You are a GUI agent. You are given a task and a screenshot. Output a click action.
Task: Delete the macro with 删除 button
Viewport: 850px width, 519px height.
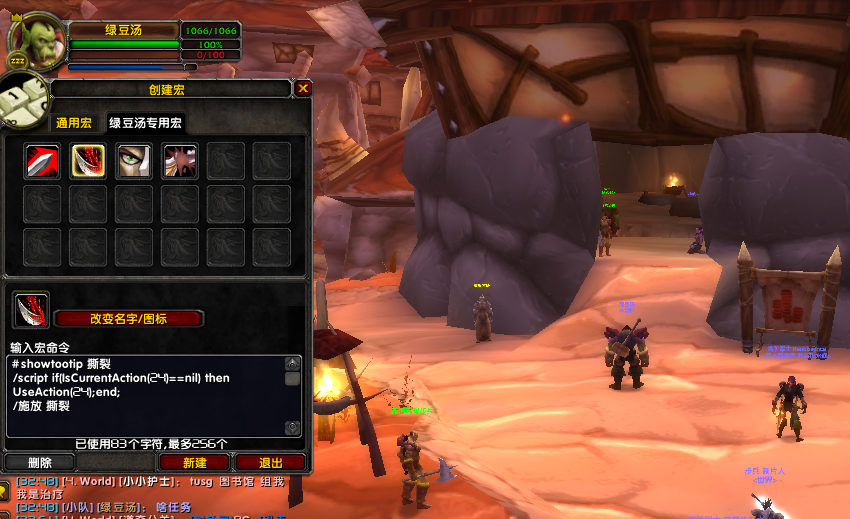tap(40, 463)
